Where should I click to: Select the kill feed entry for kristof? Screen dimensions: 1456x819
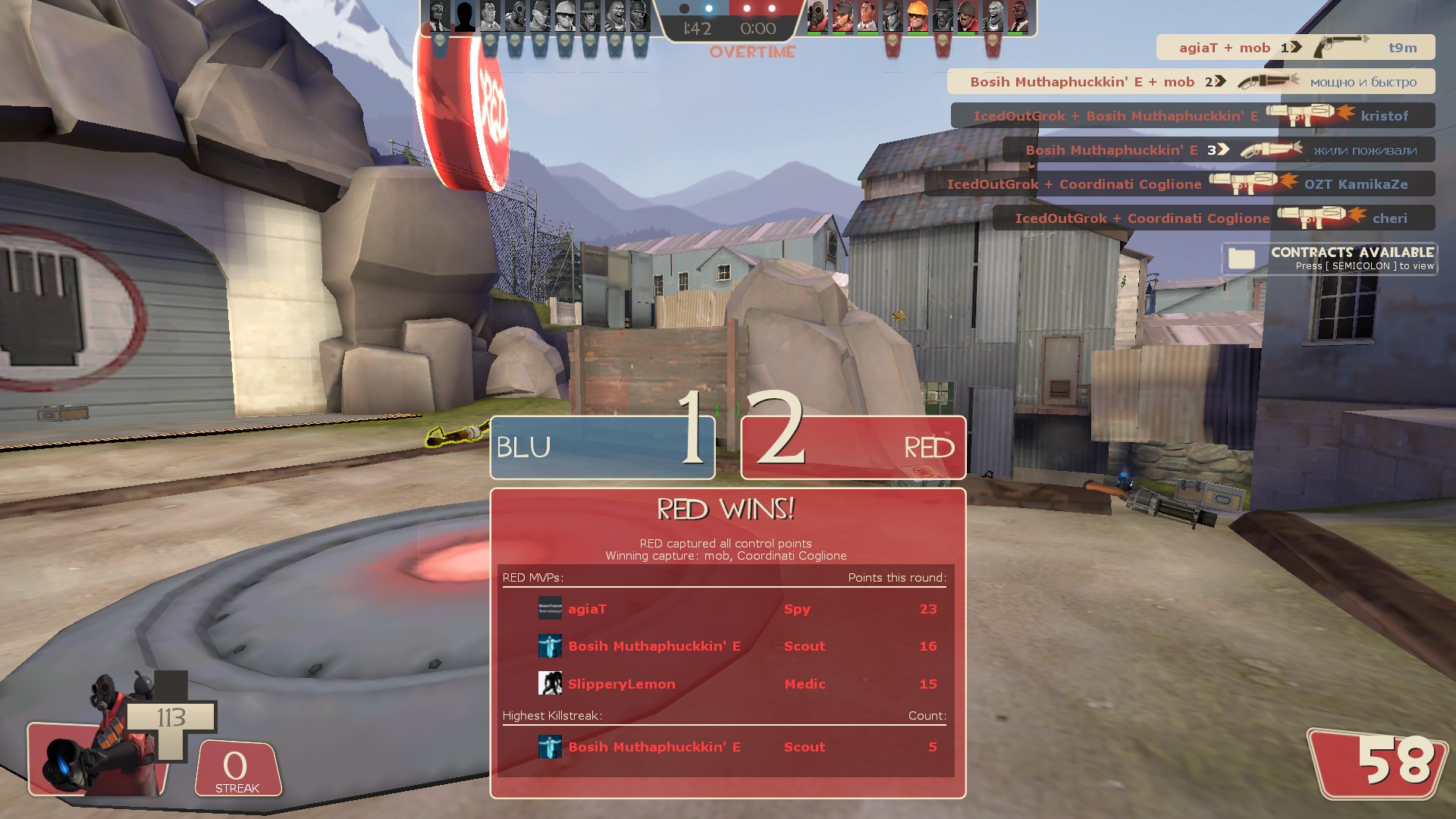[x=1192, y=115]
